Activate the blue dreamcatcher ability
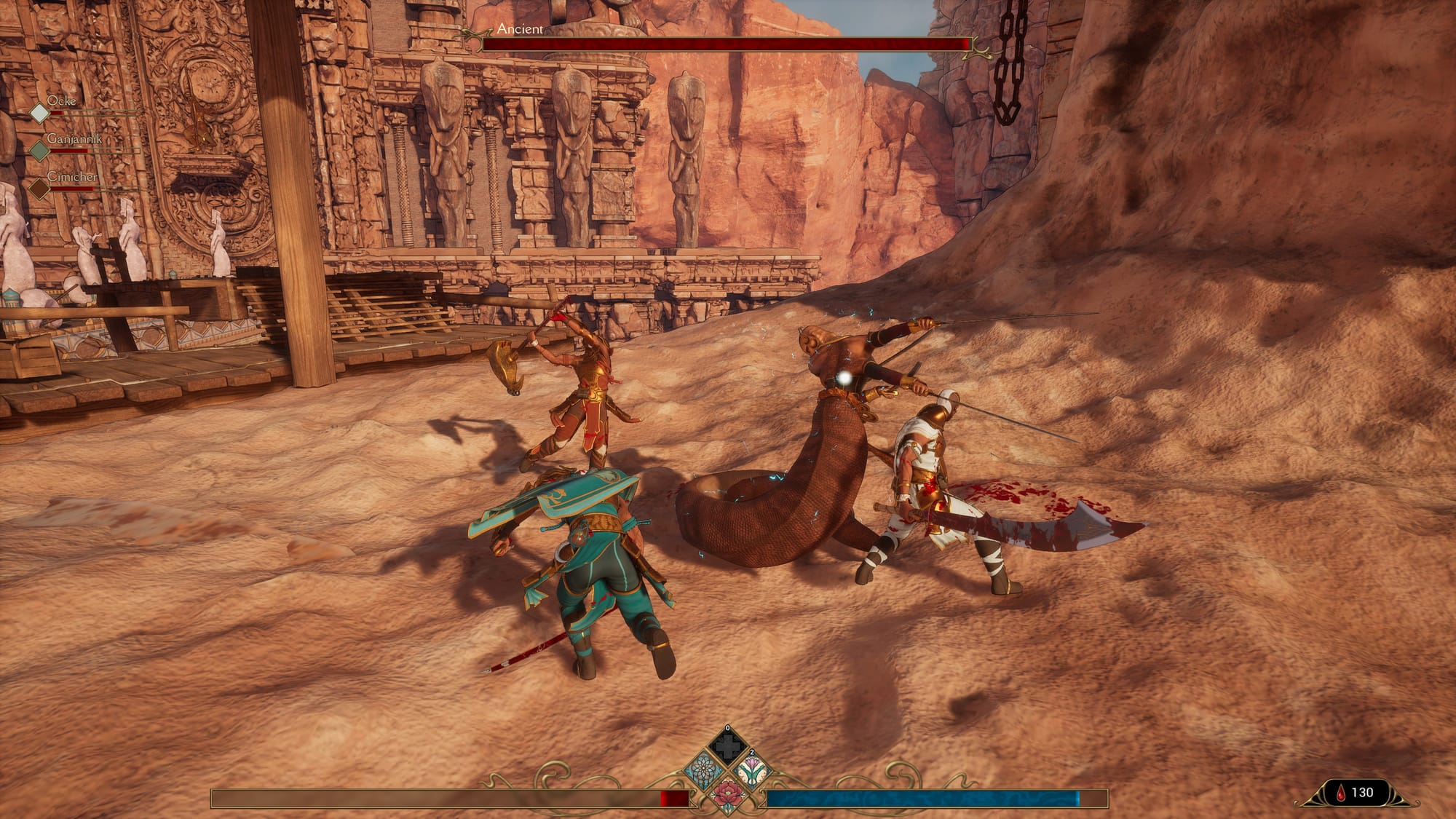The image size is (1456, 819). coord(703,769)
